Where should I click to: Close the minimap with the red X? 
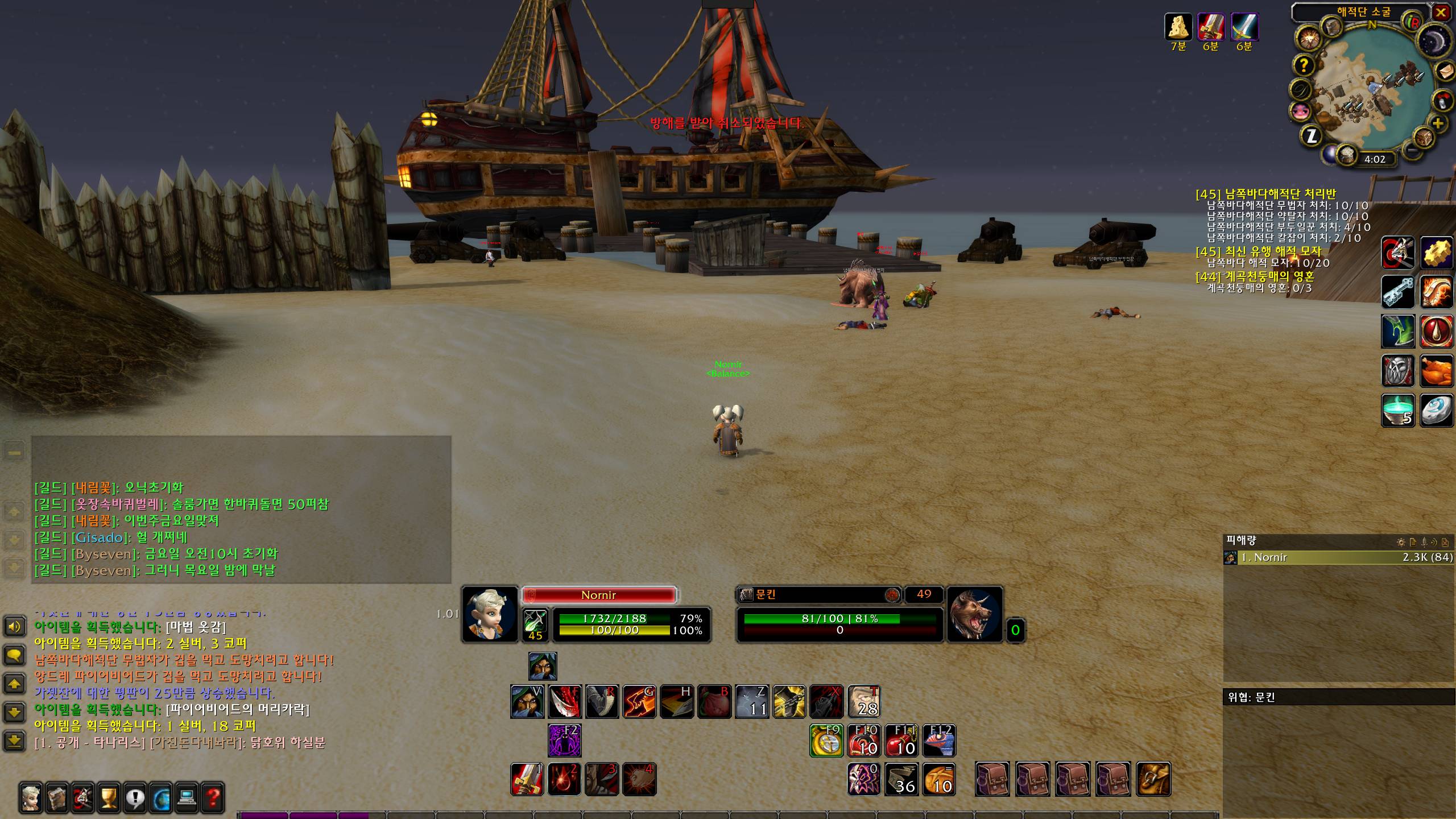(1441, 13)
